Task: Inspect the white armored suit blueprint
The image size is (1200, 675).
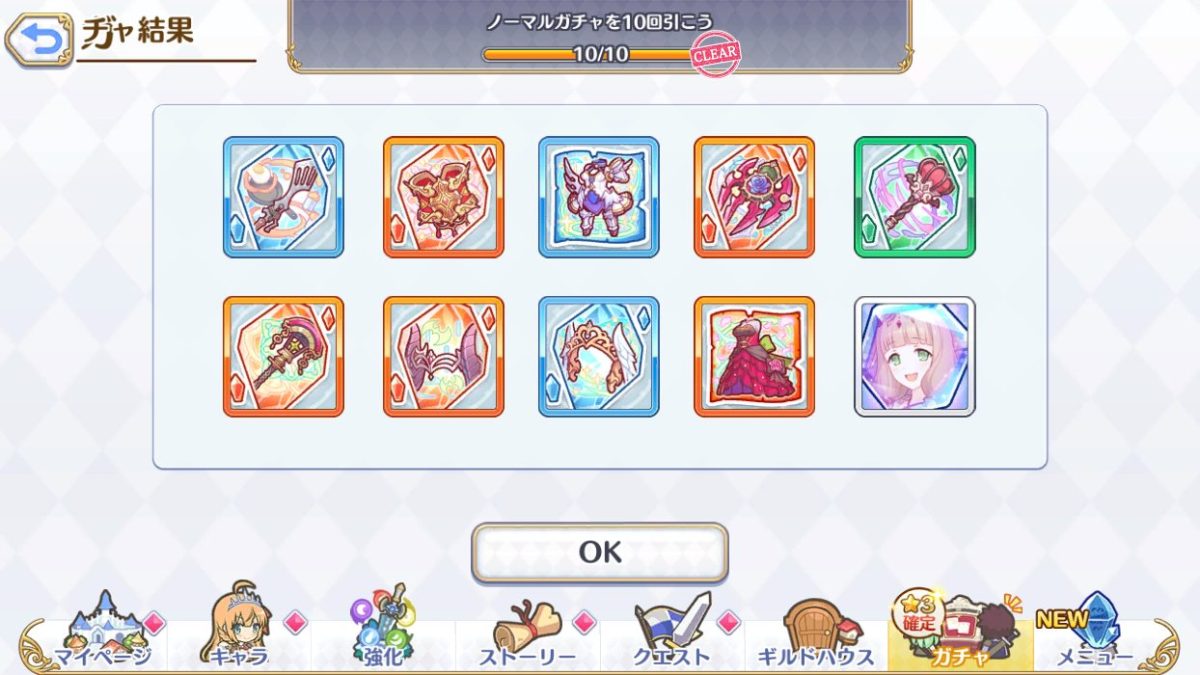Action: (599, 197)
